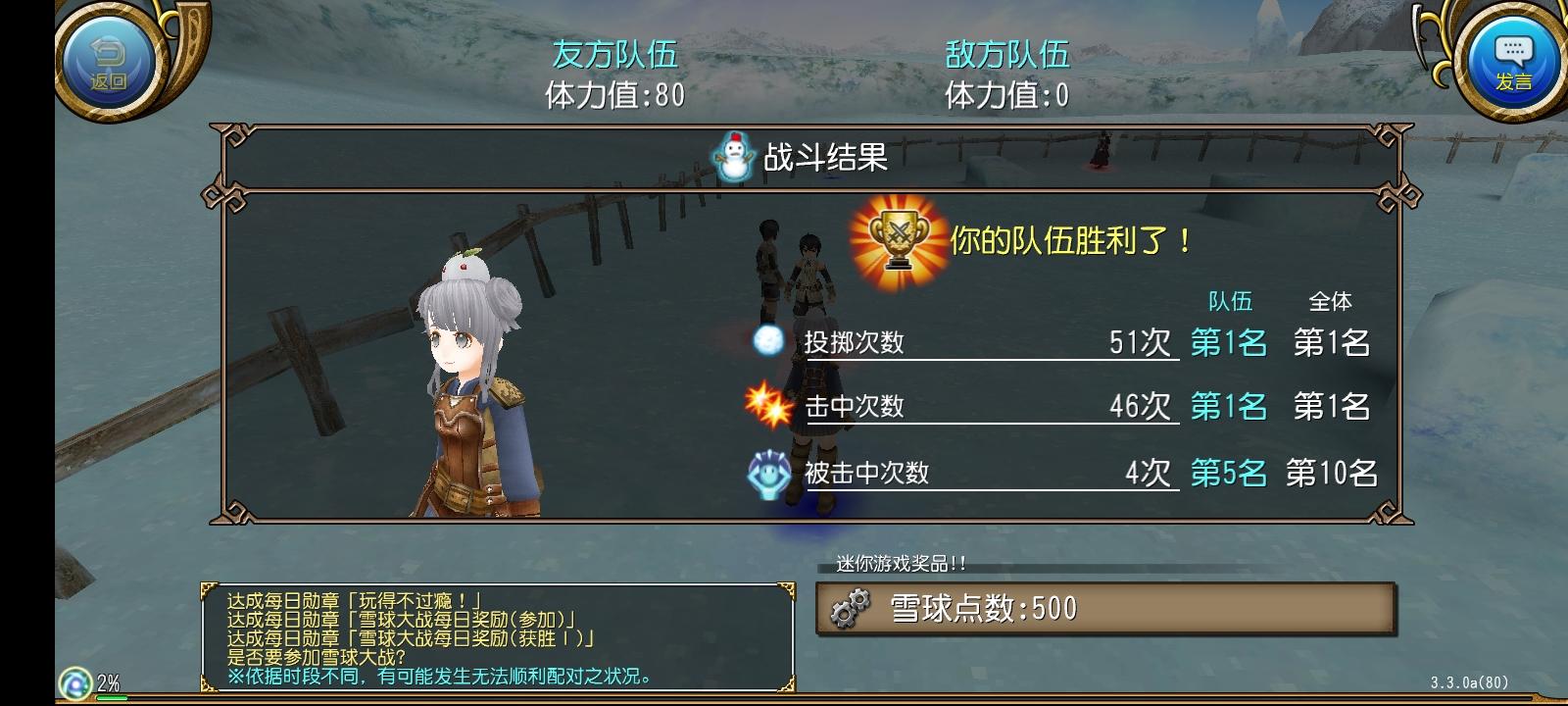Select the 第5名 rank beside 被击中次数

tap(1229, 473)
